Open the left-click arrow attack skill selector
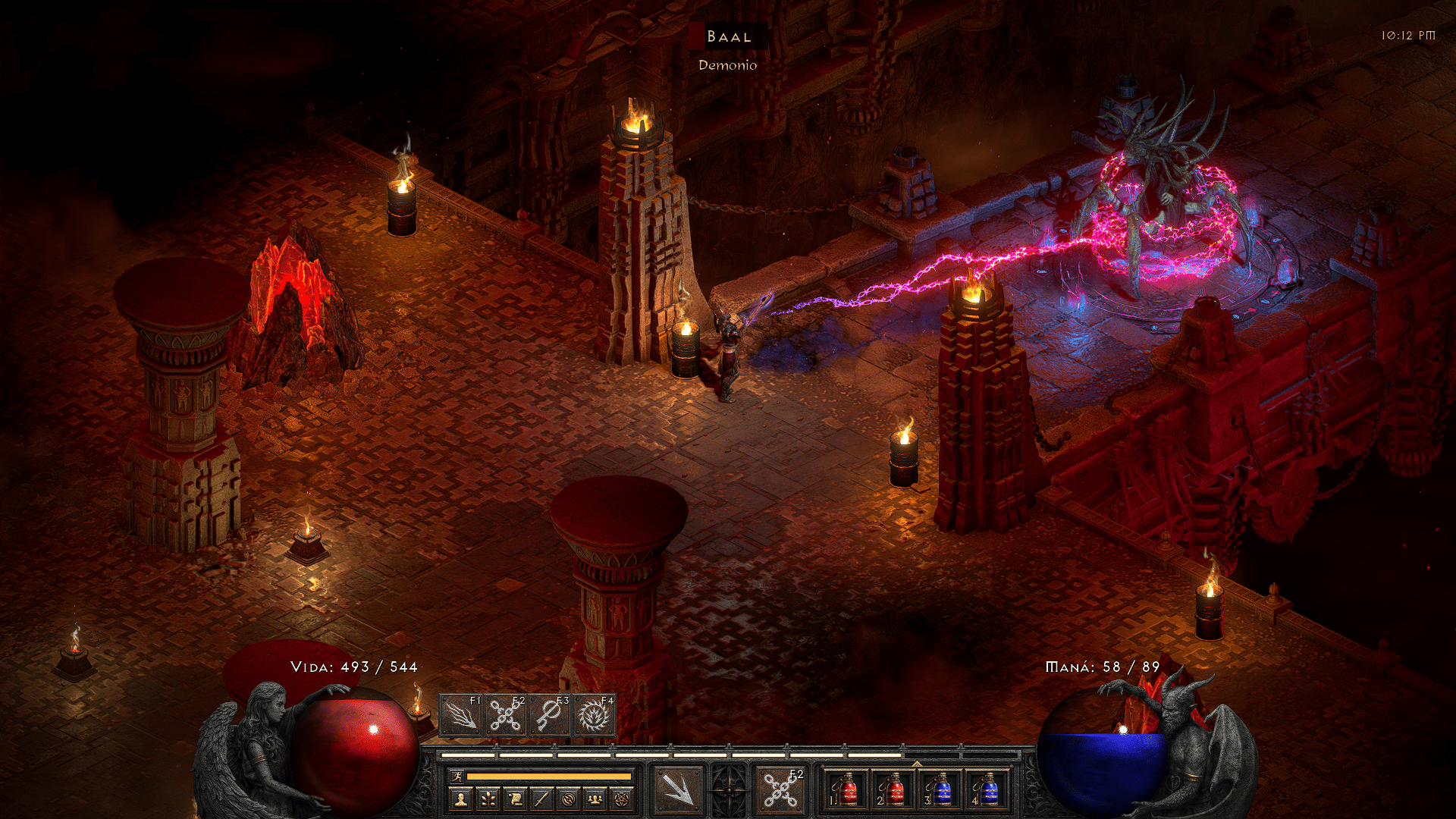Image resolution: width=1456 pixels, height=819 pixels. [678, 790]
